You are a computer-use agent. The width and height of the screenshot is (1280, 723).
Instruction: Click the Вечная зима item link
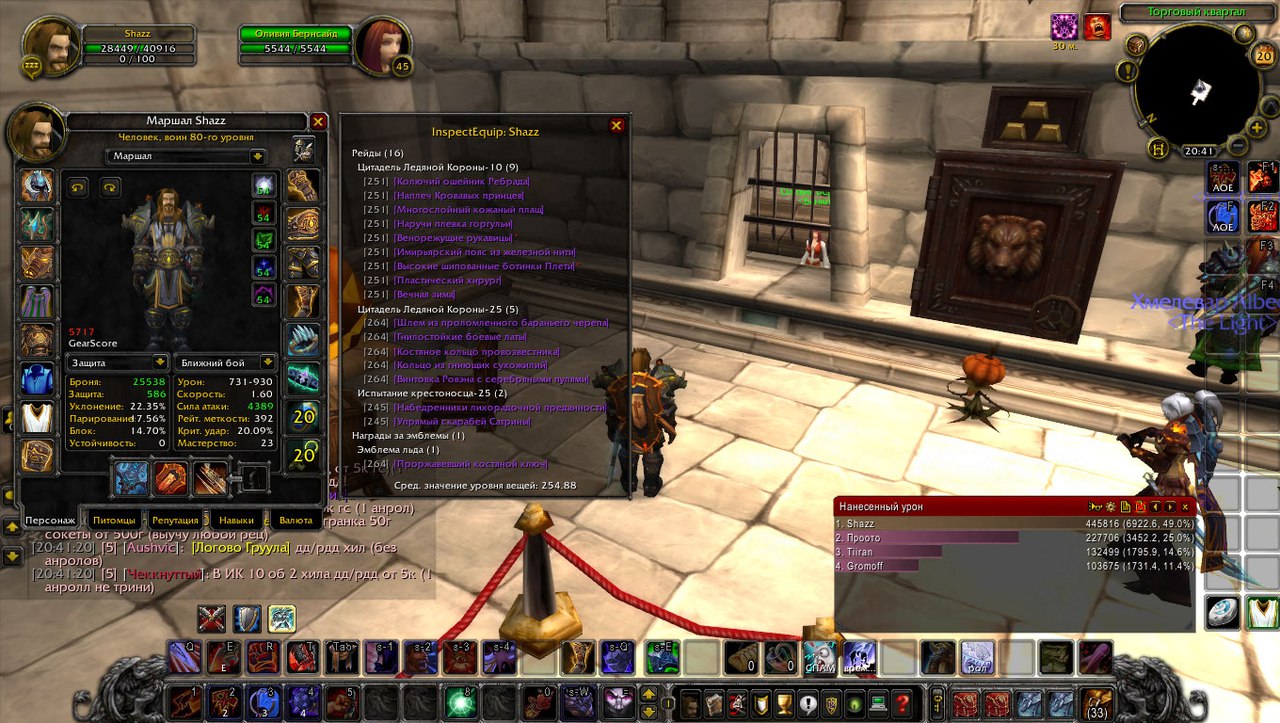[425, 295]
